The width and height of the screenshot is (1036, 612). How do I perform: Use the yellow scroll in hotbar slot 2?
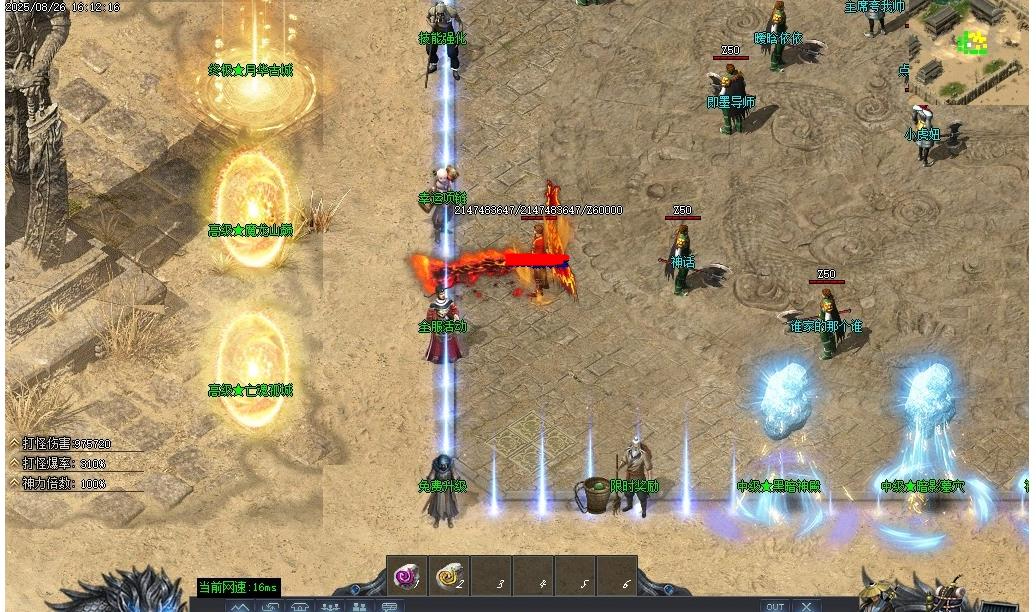pyautogui.click(x=449, y=576)
